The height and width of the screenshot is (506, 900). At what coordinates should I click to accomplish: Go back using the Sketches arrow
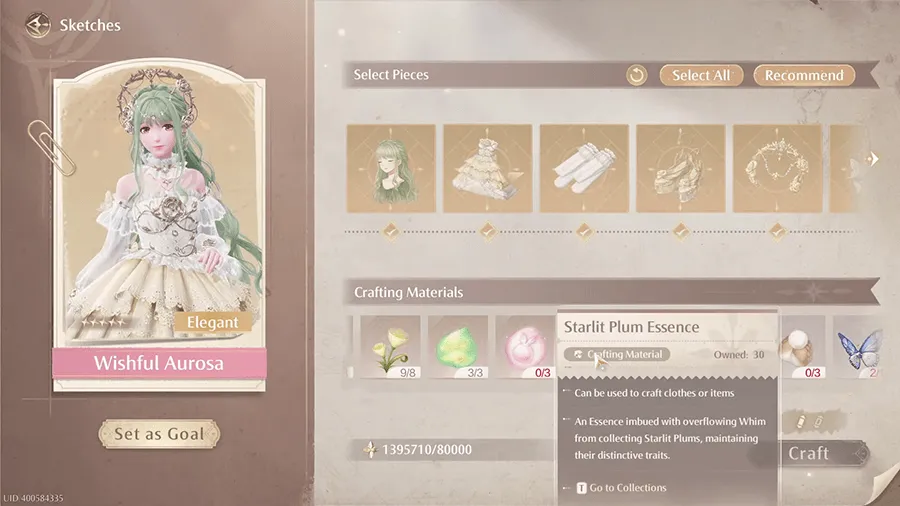(38, 23)
